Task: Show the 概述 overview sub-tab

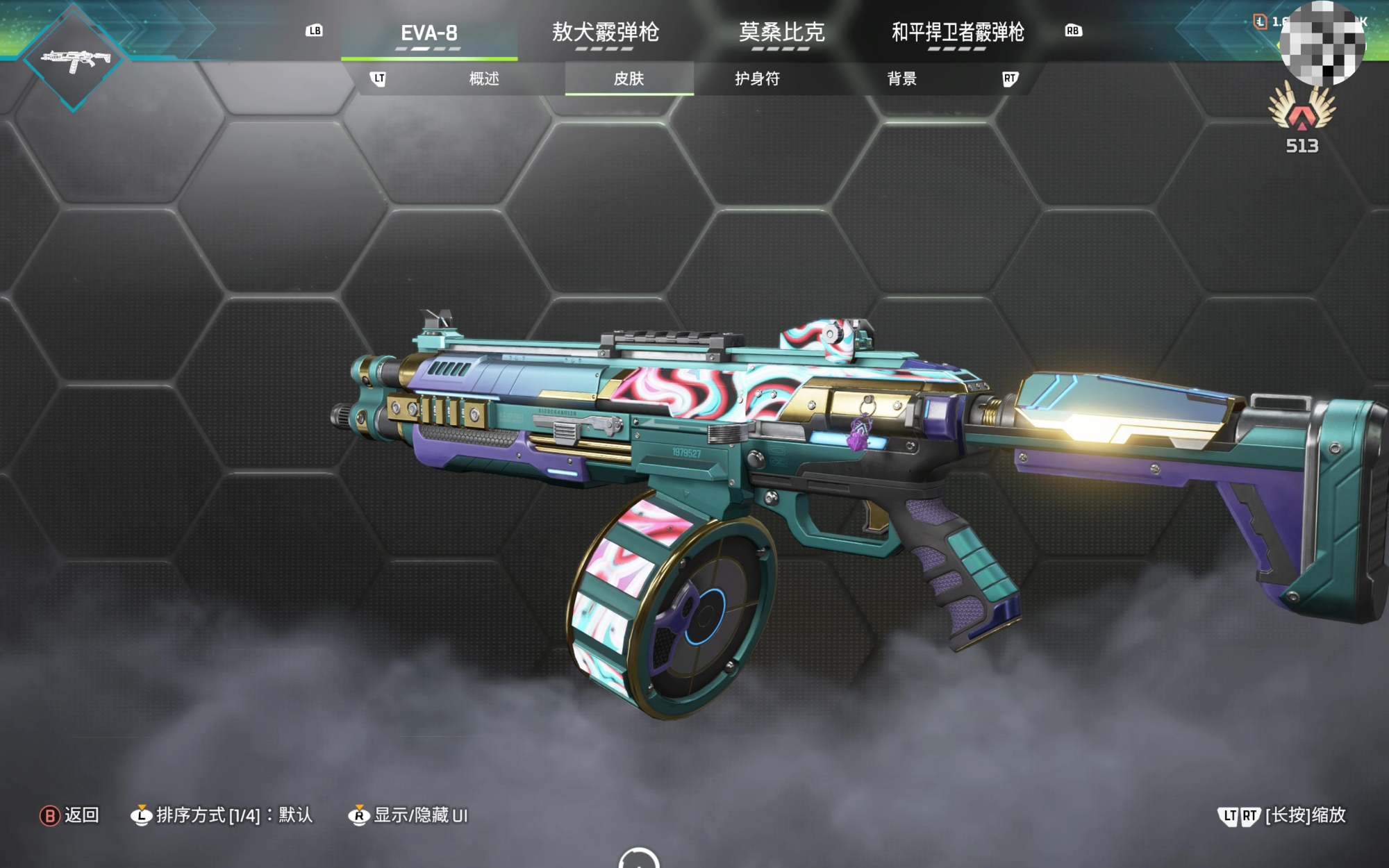Action: tap(484, 78)
